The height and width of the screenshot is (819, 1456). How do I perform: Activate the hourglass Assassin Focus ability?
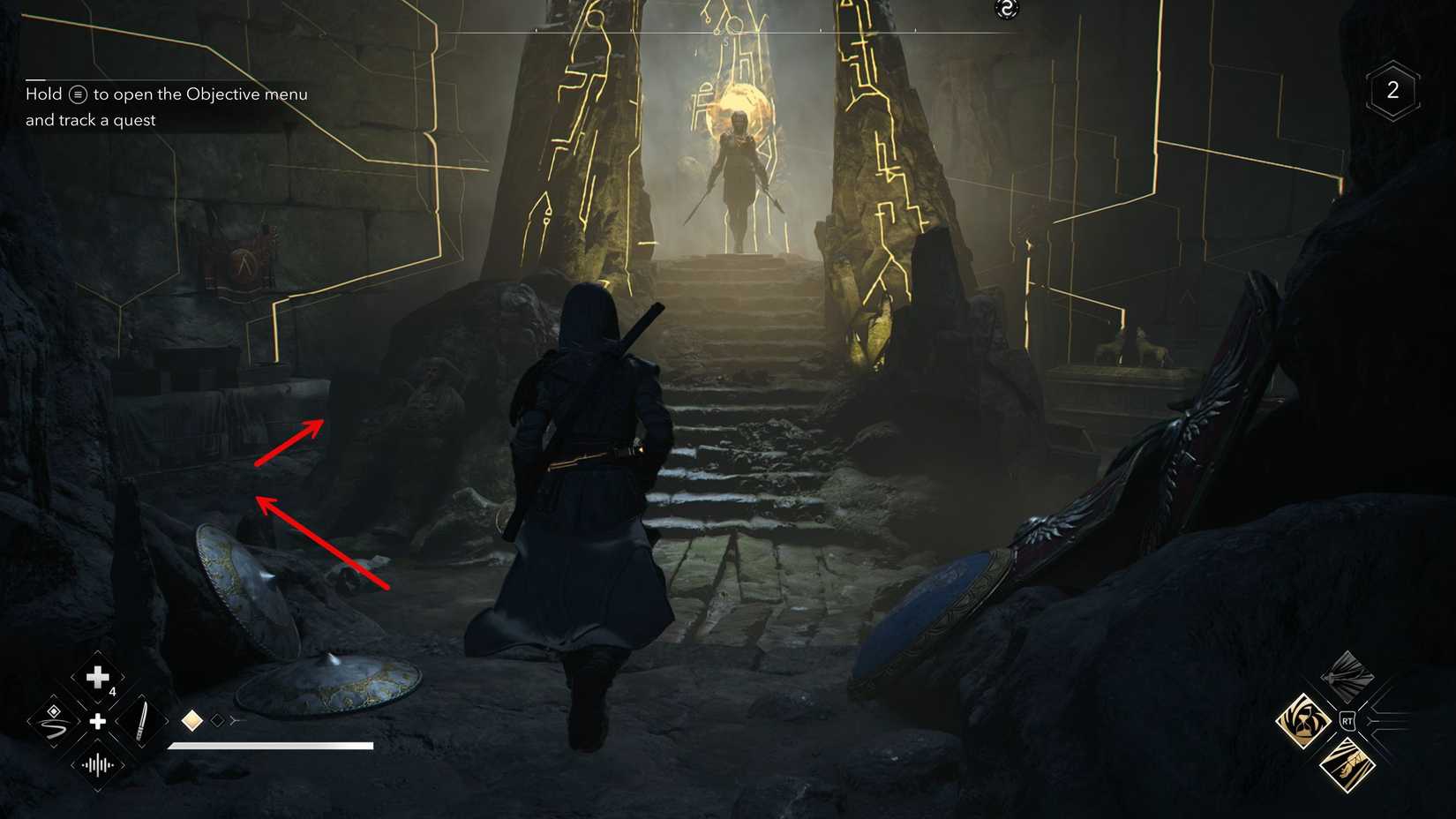pyautogui.click(x=1302, y=721)
